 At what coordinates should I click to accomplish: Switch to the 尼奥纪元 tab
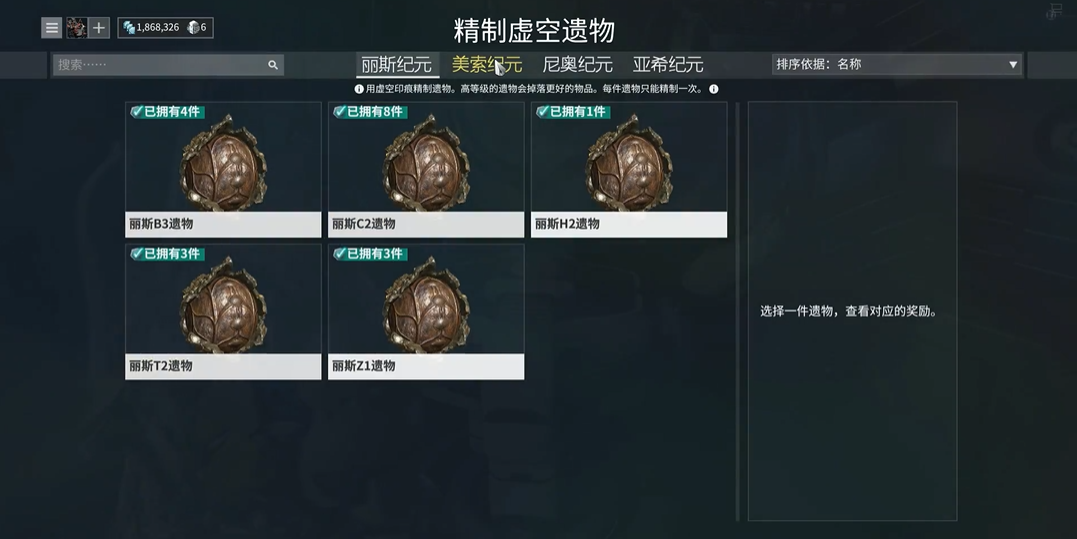tap(577, 65)
